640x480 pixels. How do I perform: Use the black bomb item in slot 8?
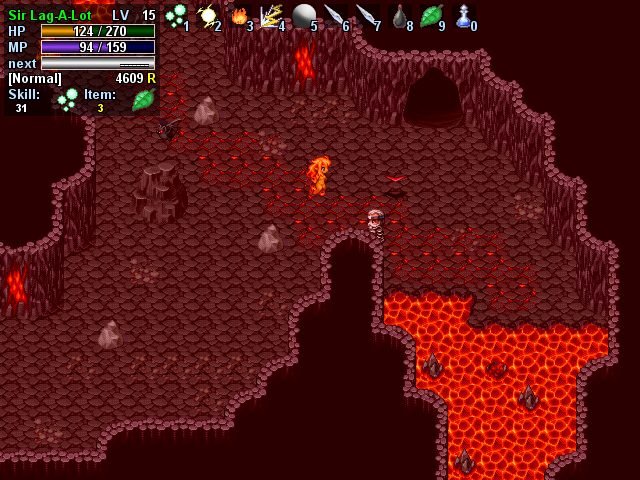(399, 15)
